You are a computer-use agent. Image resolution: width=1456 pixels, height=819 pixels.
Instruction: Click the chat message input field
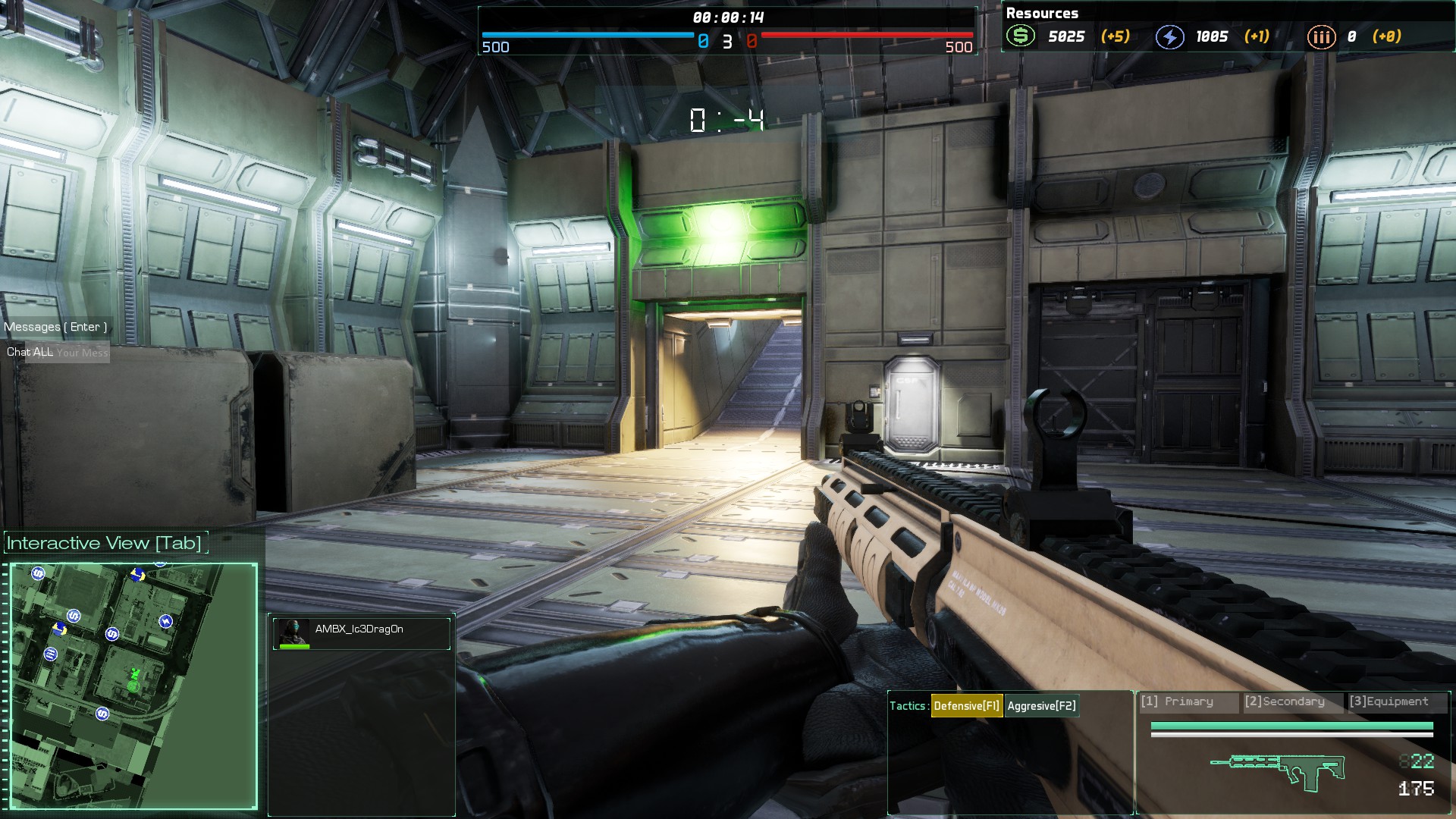(x=82, y=353)
